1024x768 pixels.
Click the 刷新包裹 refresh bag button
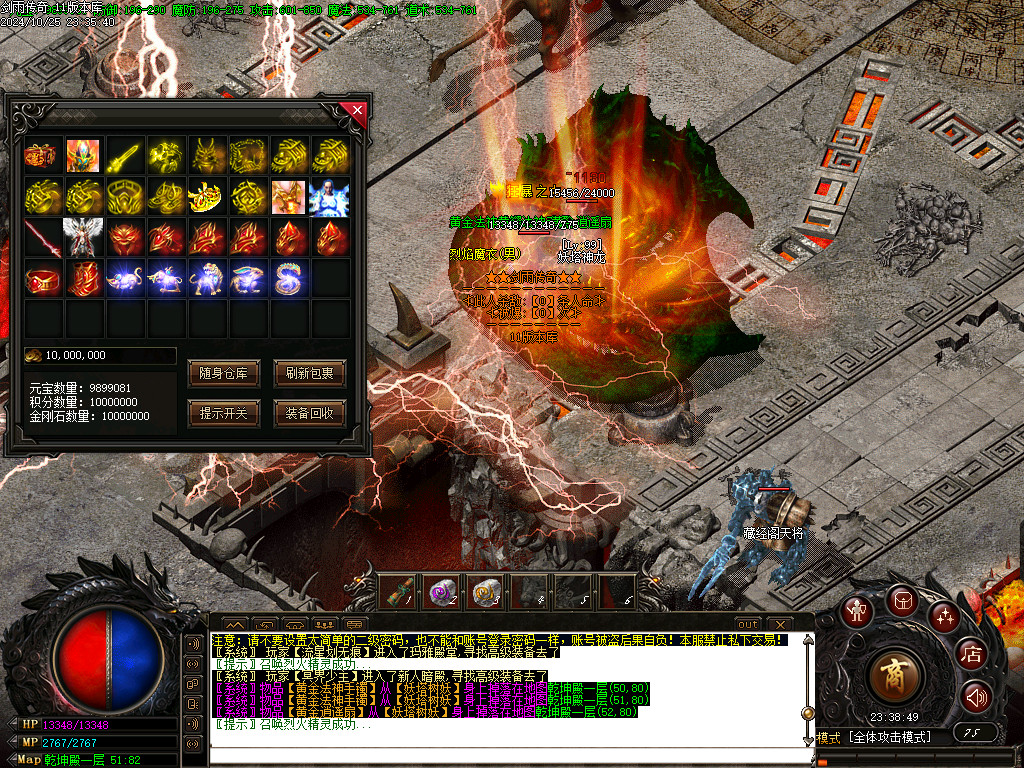click(309, 374)
